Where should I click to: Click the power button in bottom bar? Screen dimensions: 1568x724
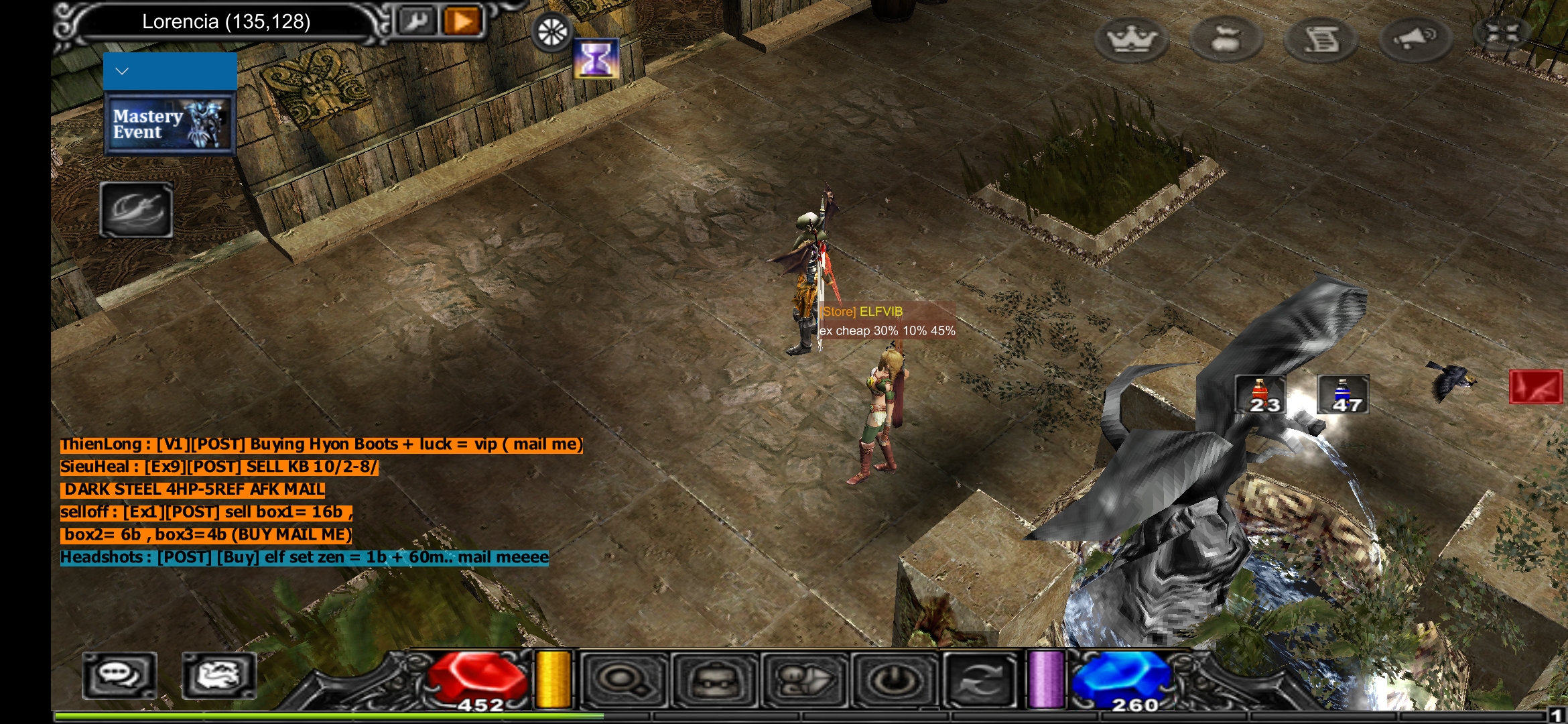point(893,680)
